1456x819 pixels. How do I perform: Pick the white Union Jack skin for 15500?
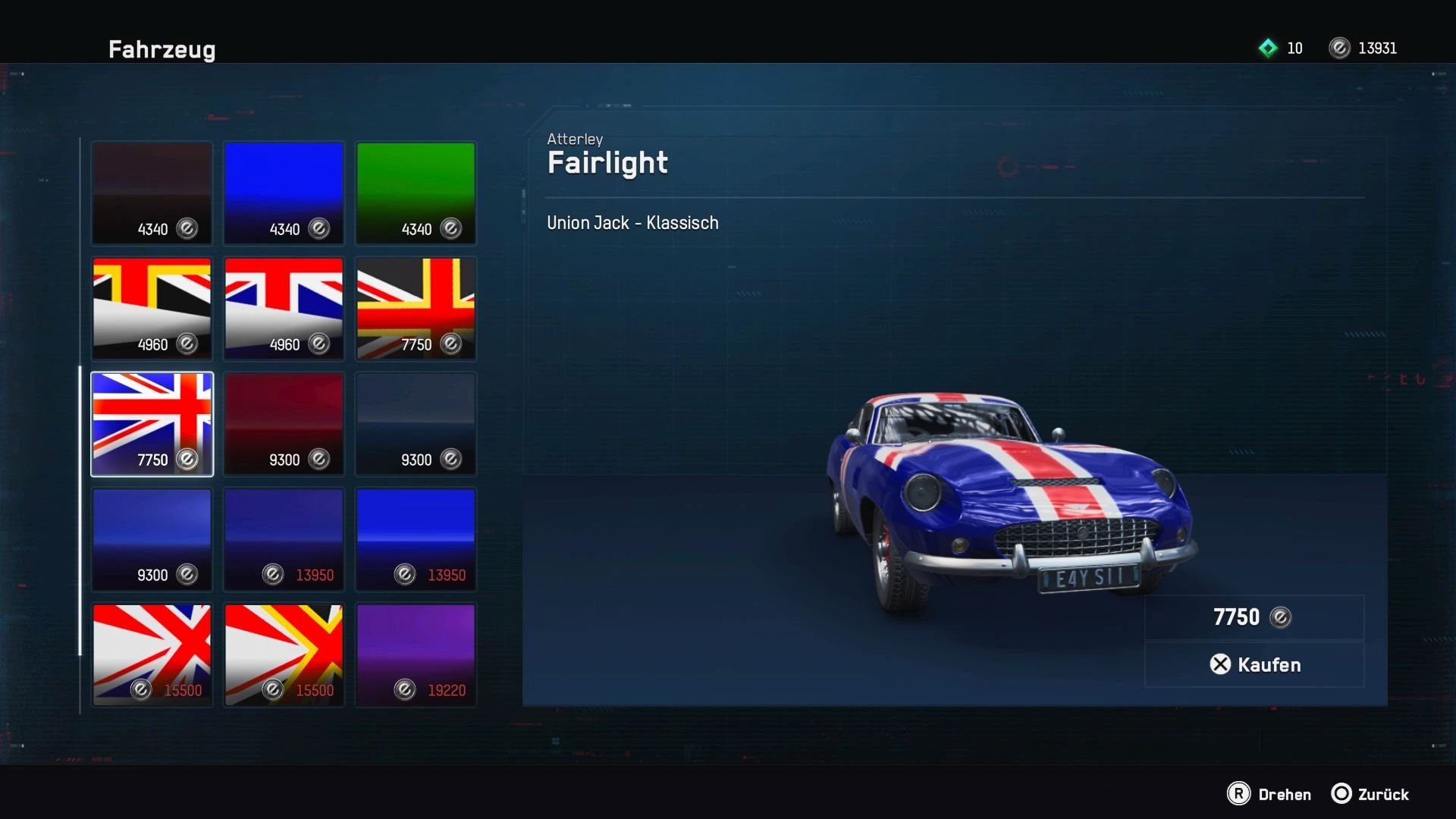coord(152,654)
